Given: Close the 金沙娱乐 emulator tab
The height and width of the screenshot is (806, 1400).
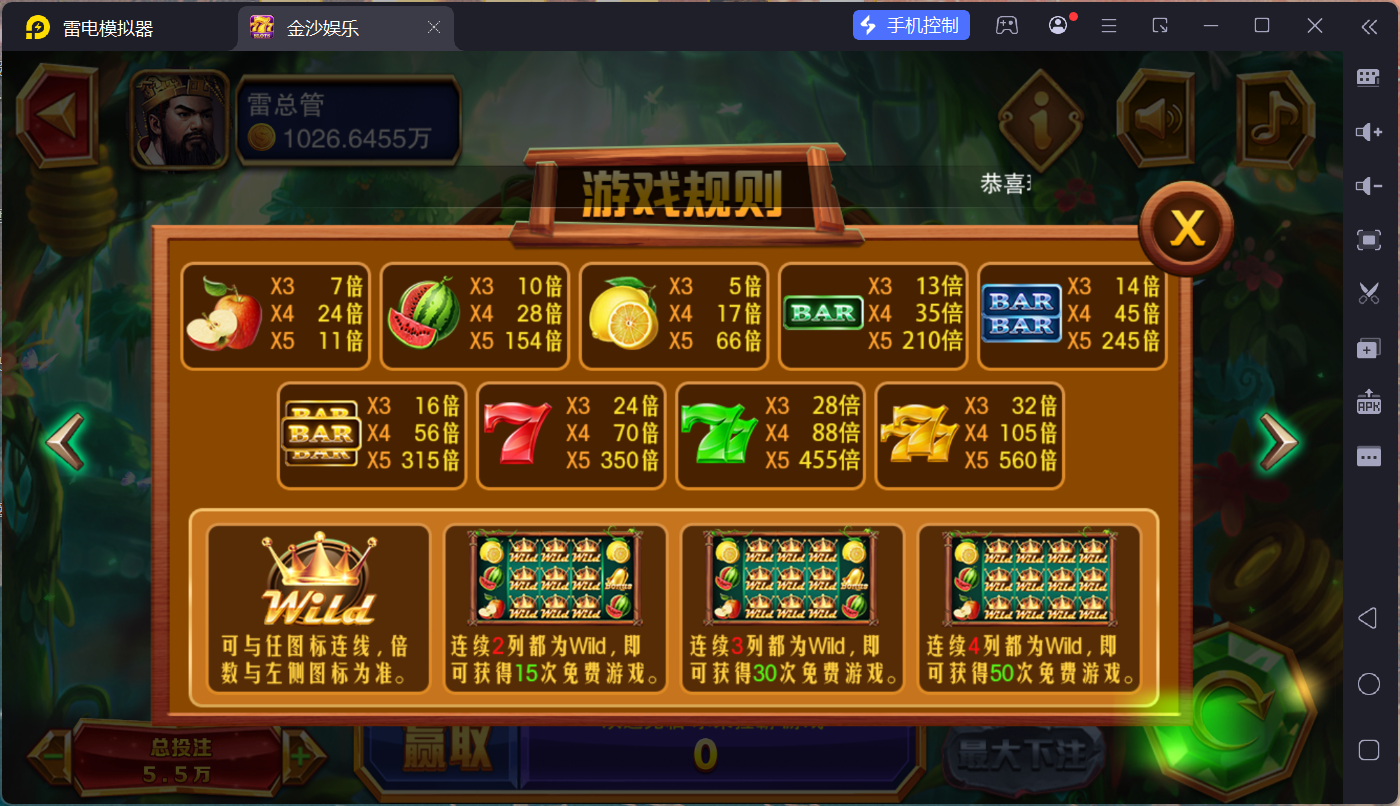Looking at the screenshot, I should point(434,28).
